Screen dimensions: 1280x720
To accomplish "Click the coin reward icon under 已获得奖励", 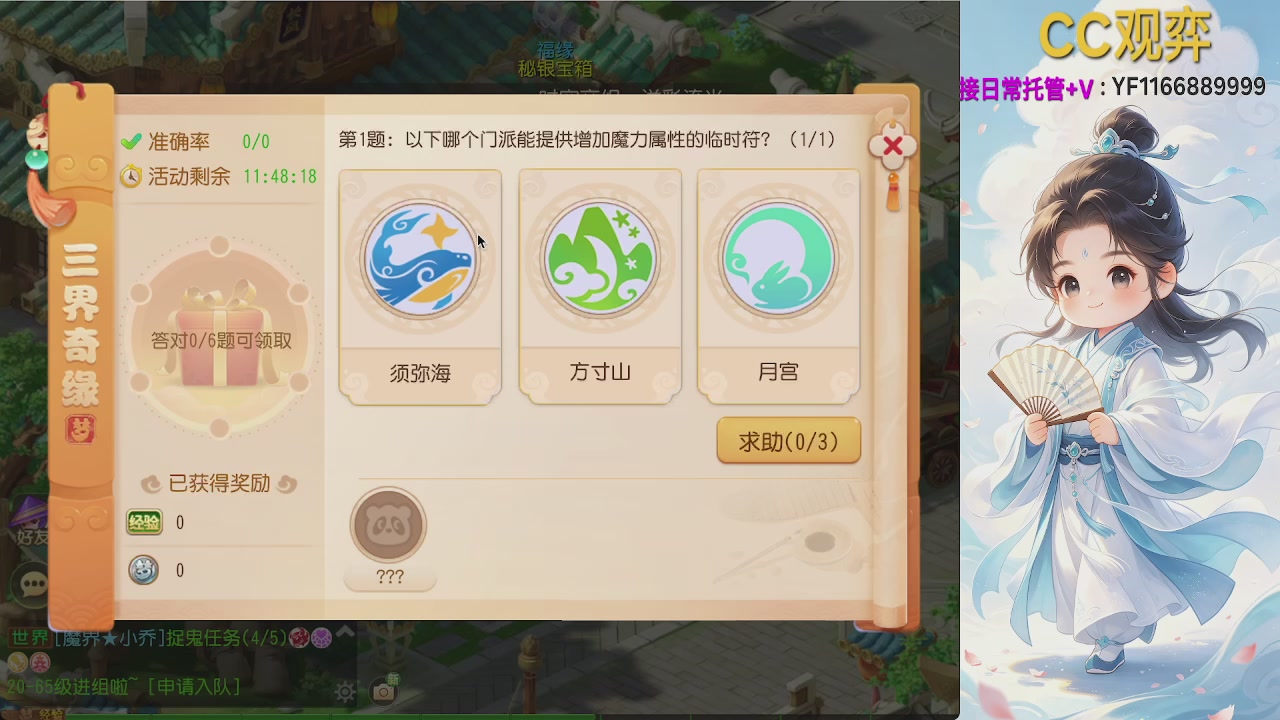I will coord(143,570).
